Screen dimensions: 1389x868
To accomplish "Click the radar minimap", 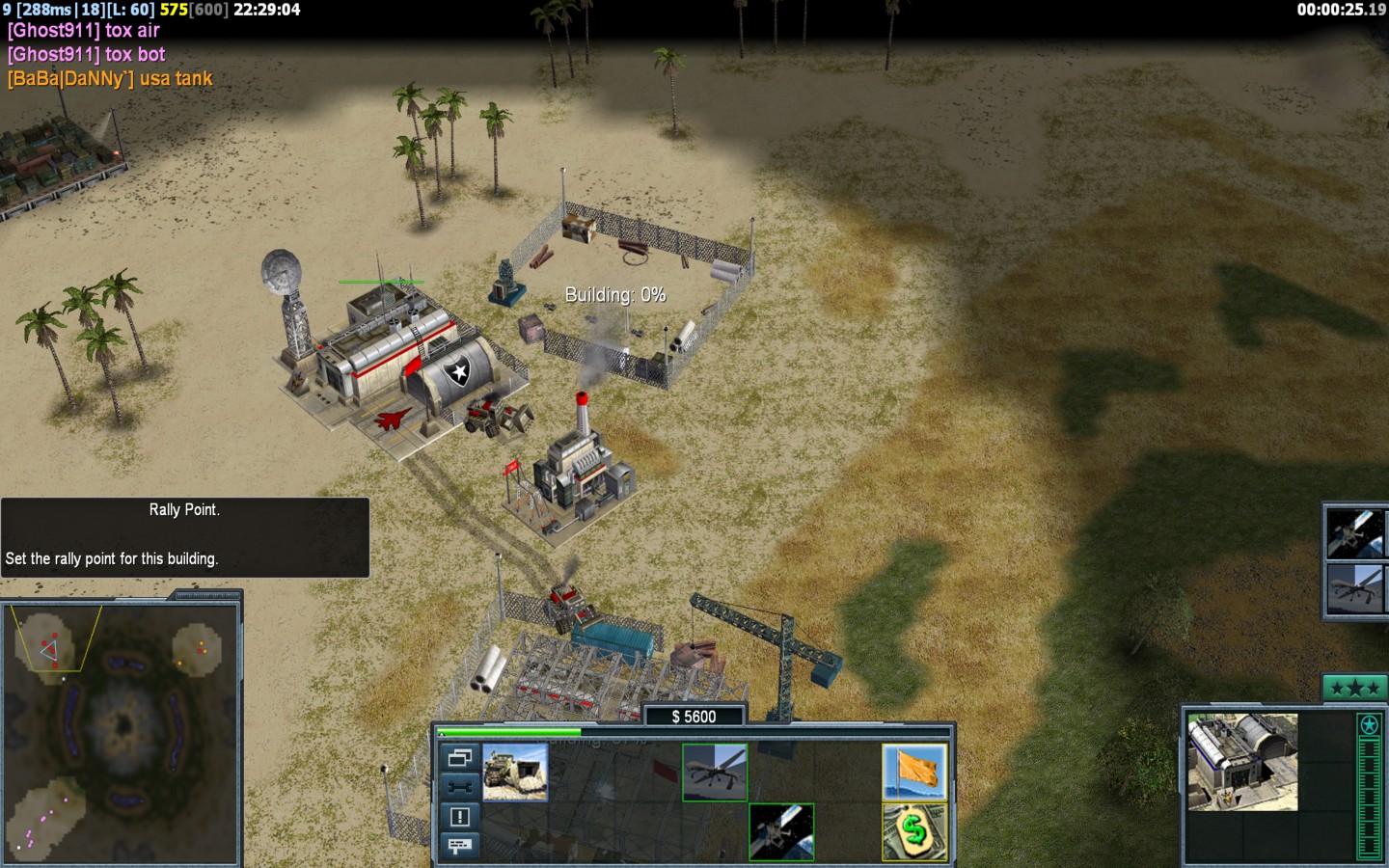I will point(122,733).
